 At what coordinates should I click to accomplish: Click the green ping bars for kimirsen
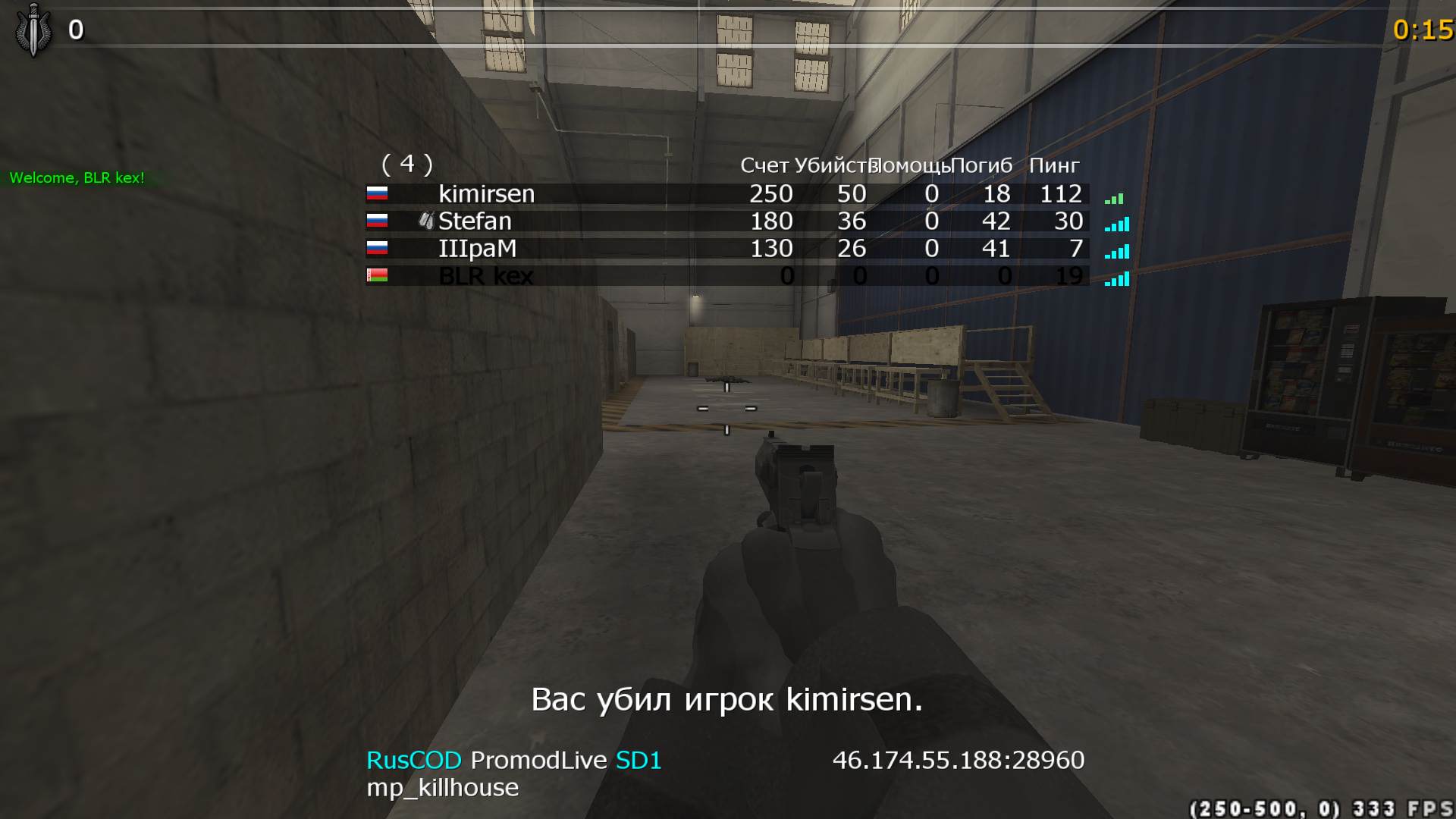tap(1114, 197)
